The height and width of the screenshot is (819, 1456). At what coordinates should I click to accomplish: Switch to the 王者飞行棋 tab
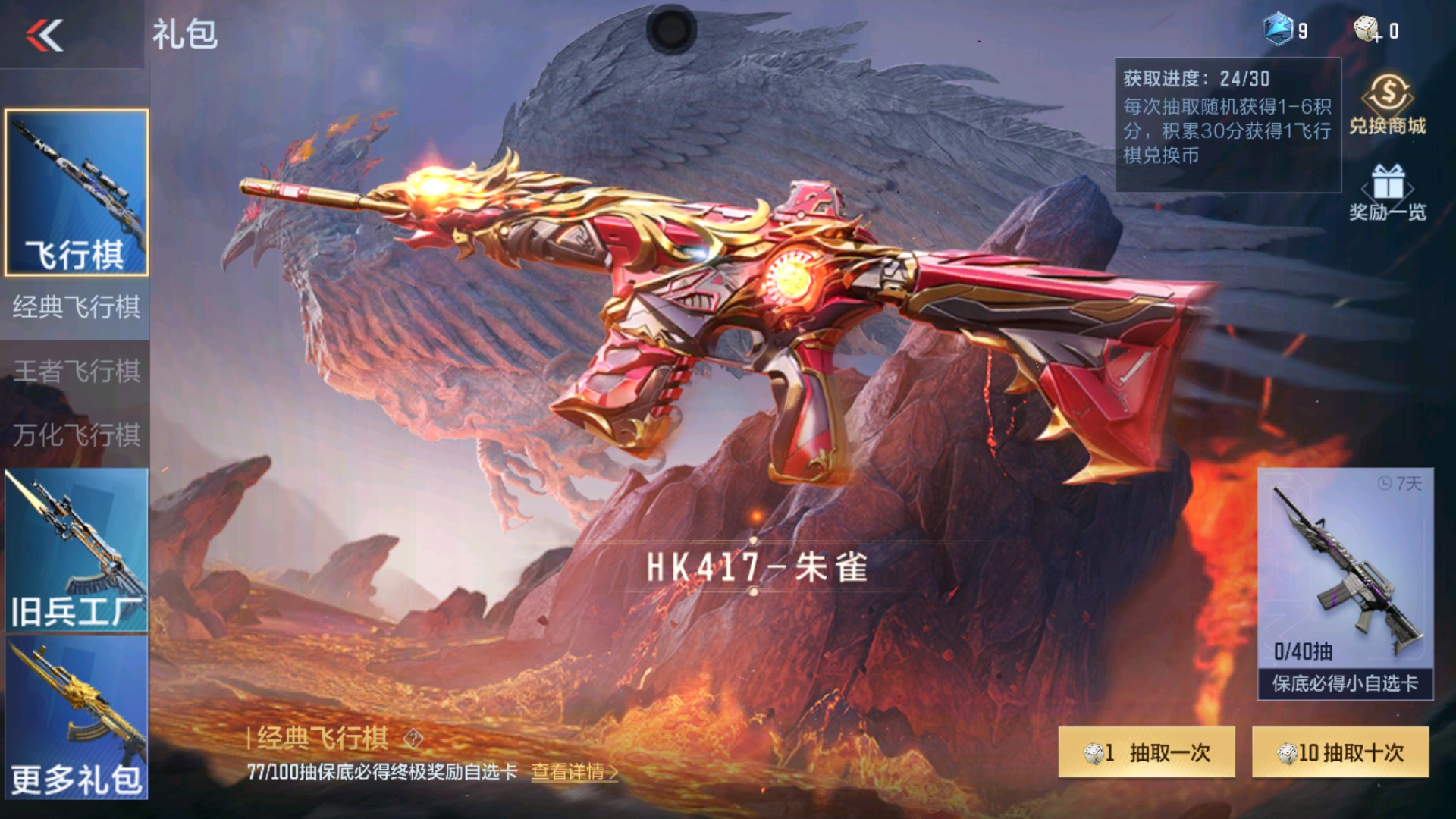[x=76, y=372]
